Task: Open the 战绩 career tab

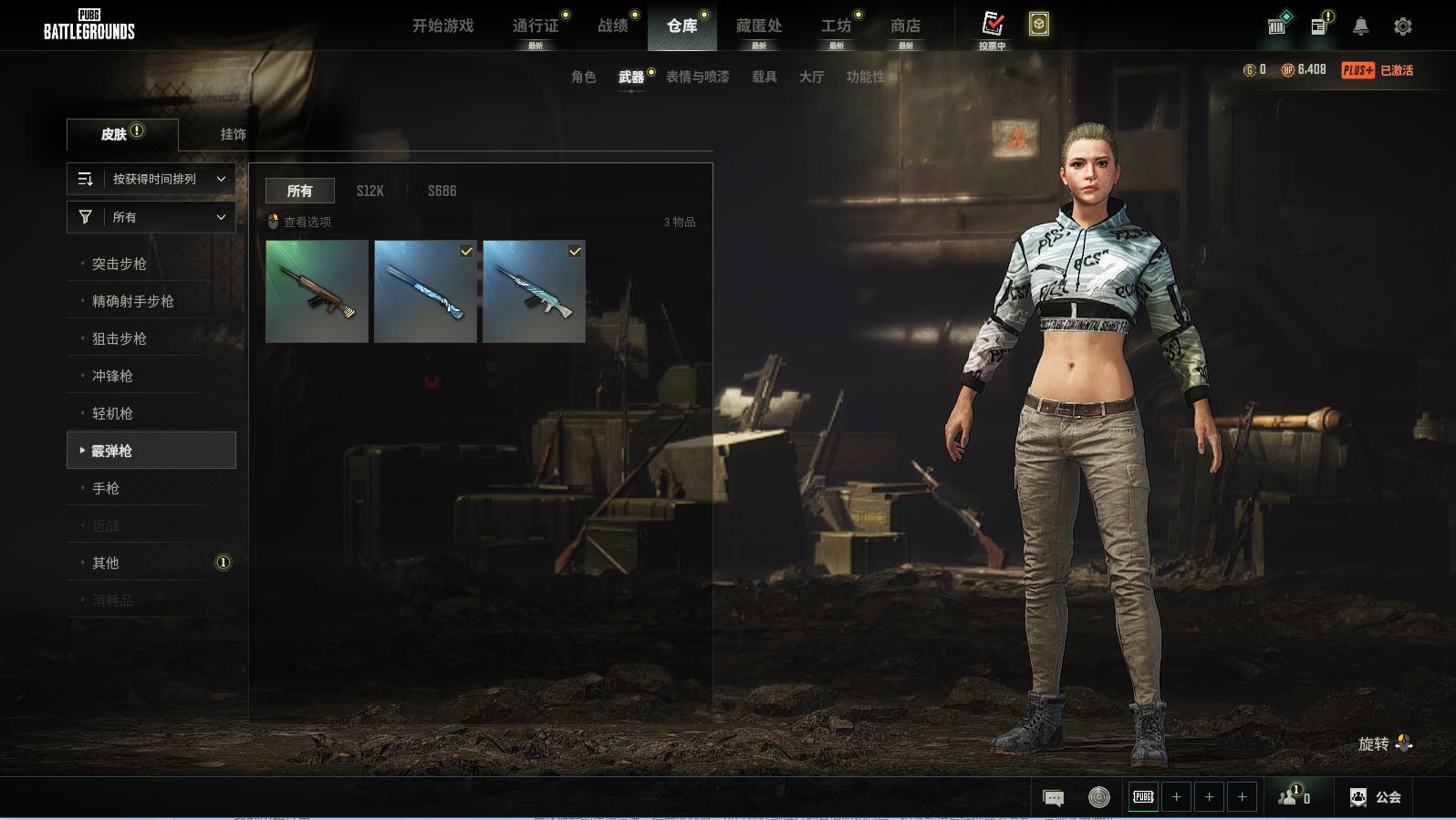Action: 613,26
